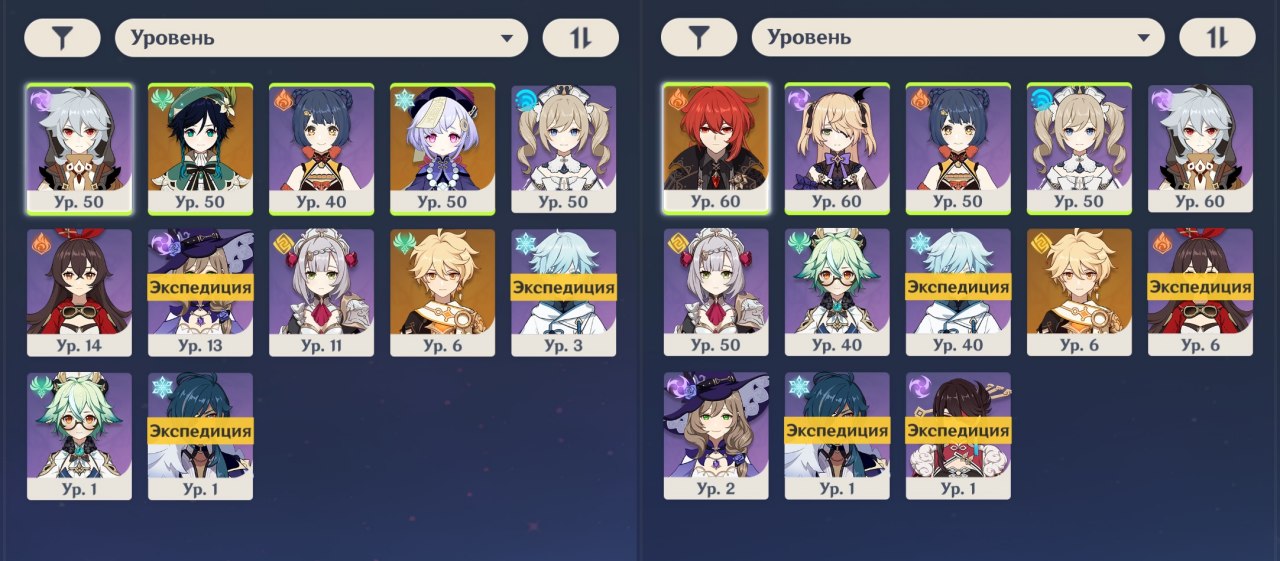The width and height of the screenshot is (1280, 561).
Task: Pick the level 50 Xiangling card
Action: (958, 148)
